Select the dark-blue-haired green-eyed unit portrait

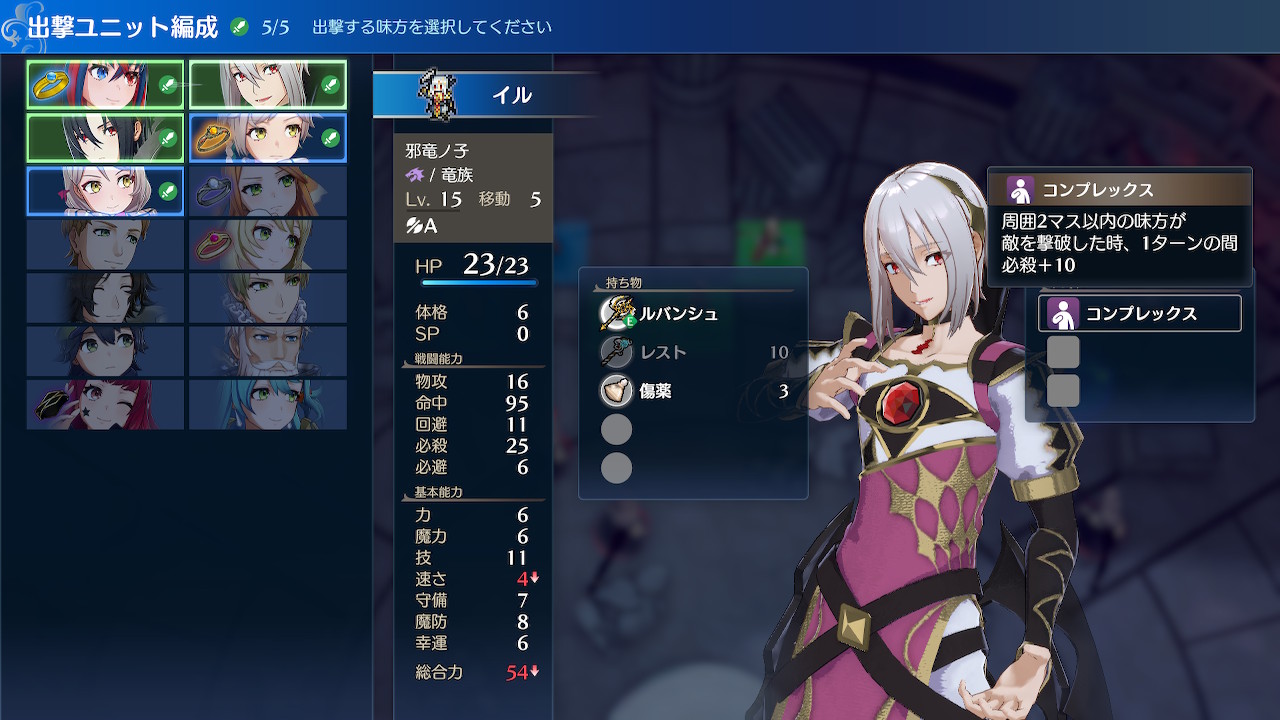click(x=105, y=350)
